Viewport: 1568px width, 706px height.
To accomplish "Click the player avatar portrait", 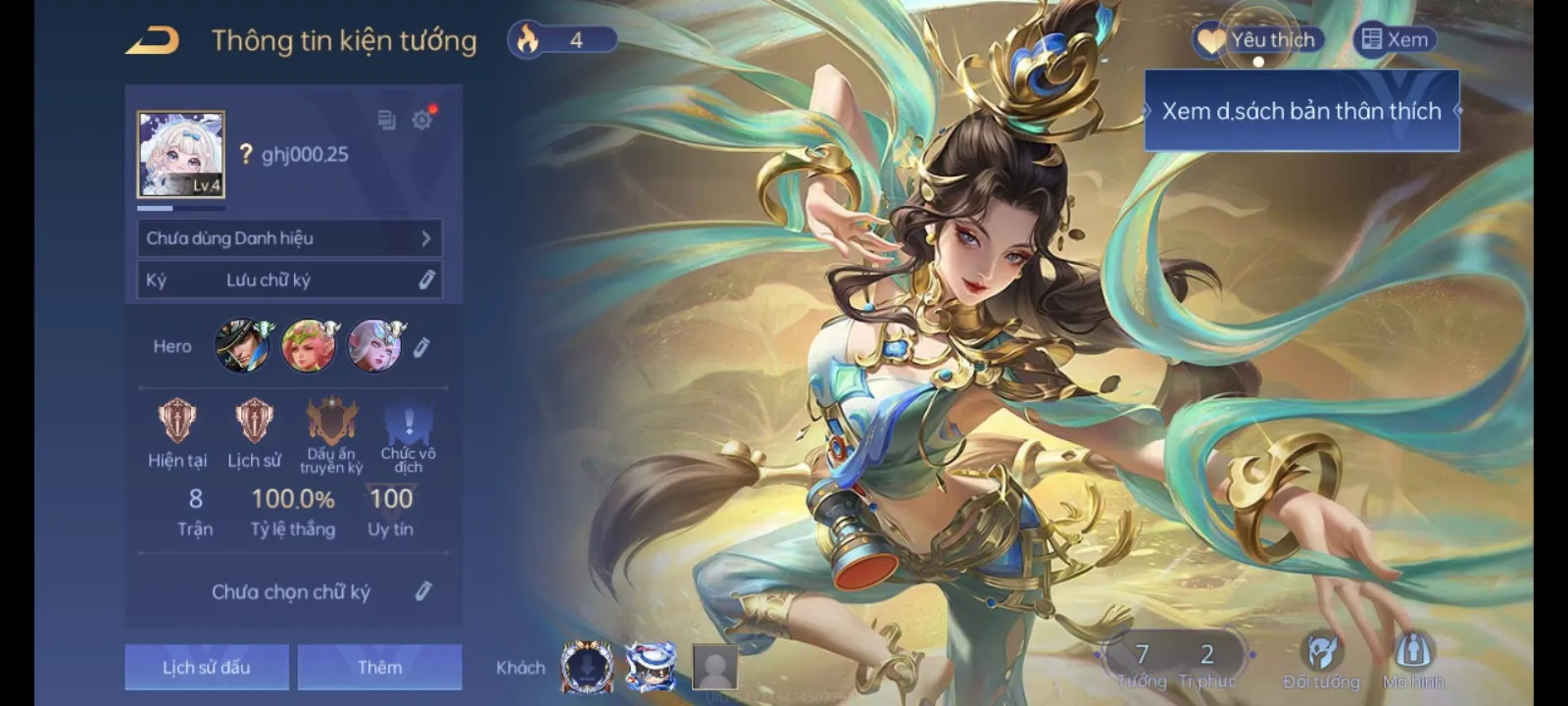I will pos(180,154).
